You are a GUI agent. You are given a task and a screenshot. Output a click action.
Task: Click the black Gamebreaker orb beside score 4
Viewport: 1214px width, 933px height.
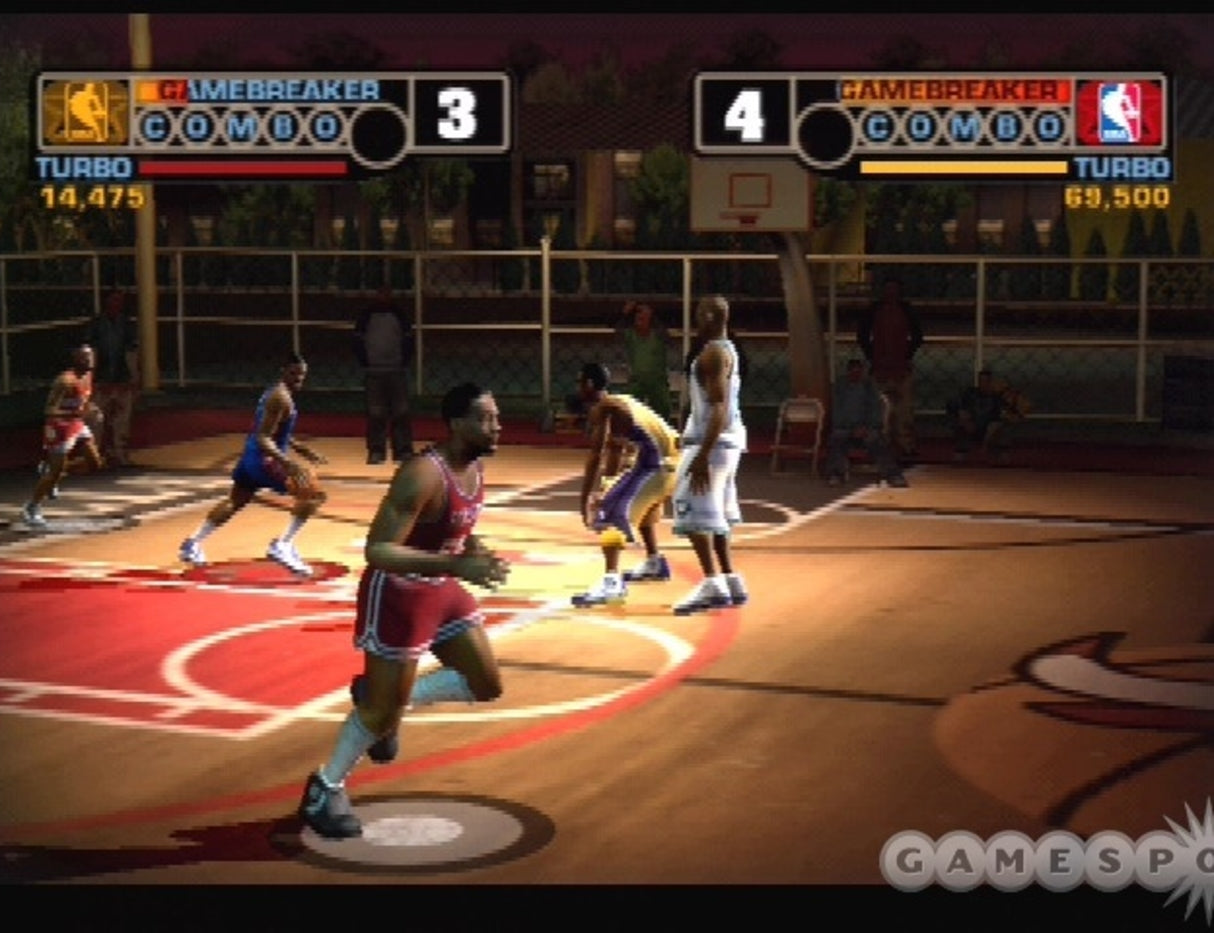826,134
